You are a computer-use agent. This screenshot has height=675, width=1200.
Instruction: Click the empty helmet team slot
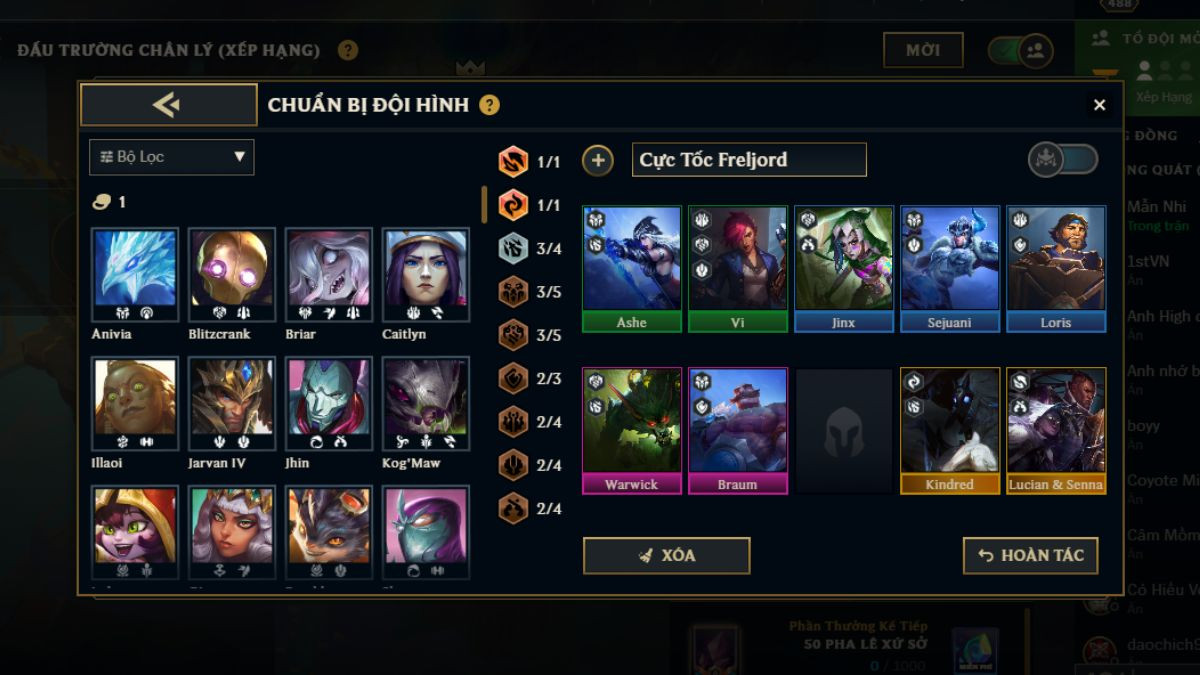(844, 430)
